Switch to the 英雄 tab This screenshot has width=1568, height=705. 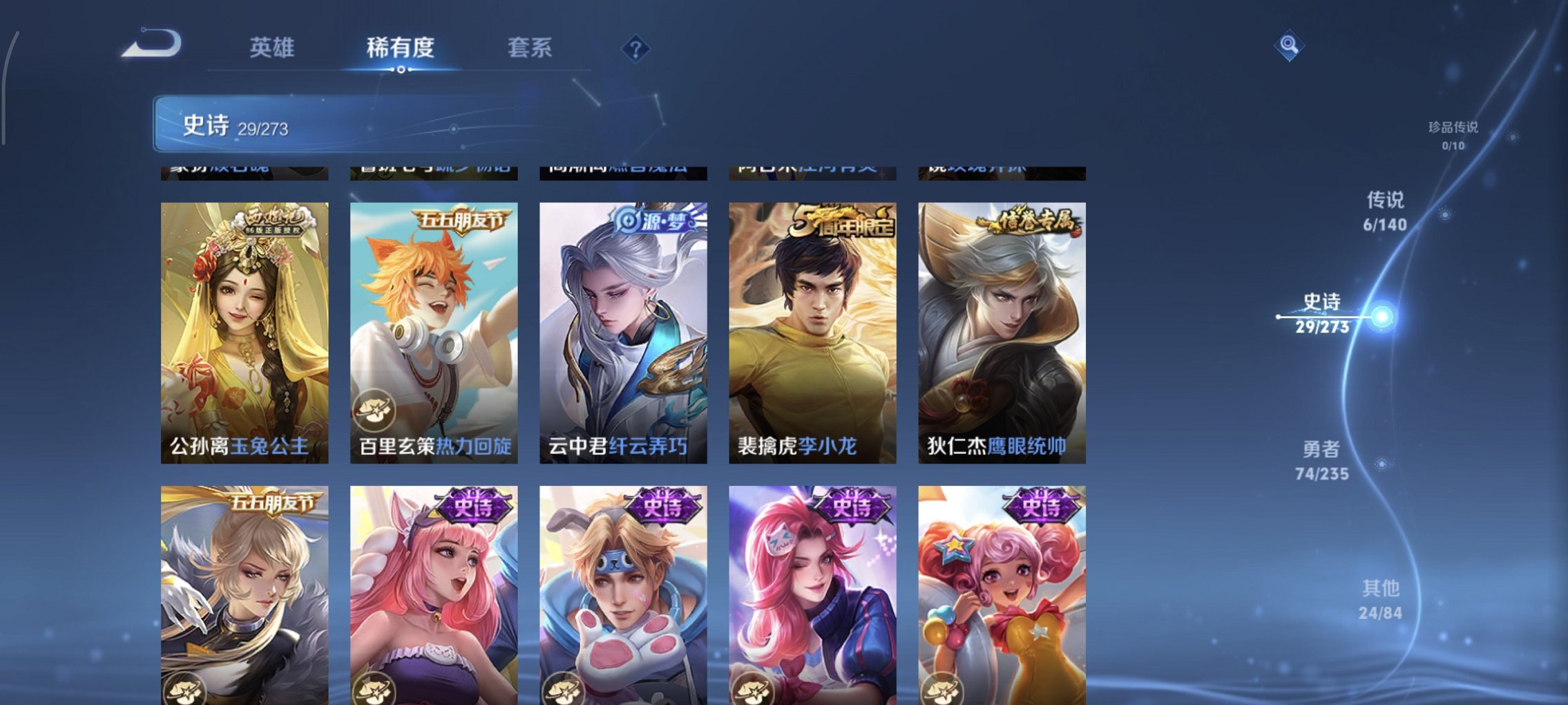274,47
